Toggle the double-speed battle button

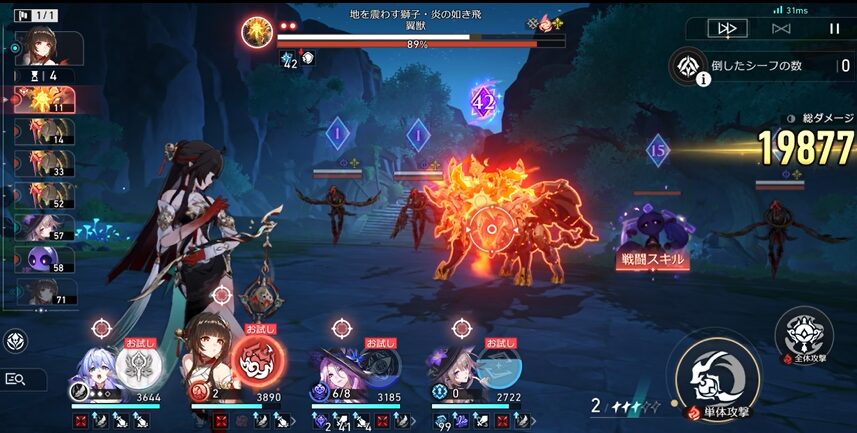tap(727, 28)
